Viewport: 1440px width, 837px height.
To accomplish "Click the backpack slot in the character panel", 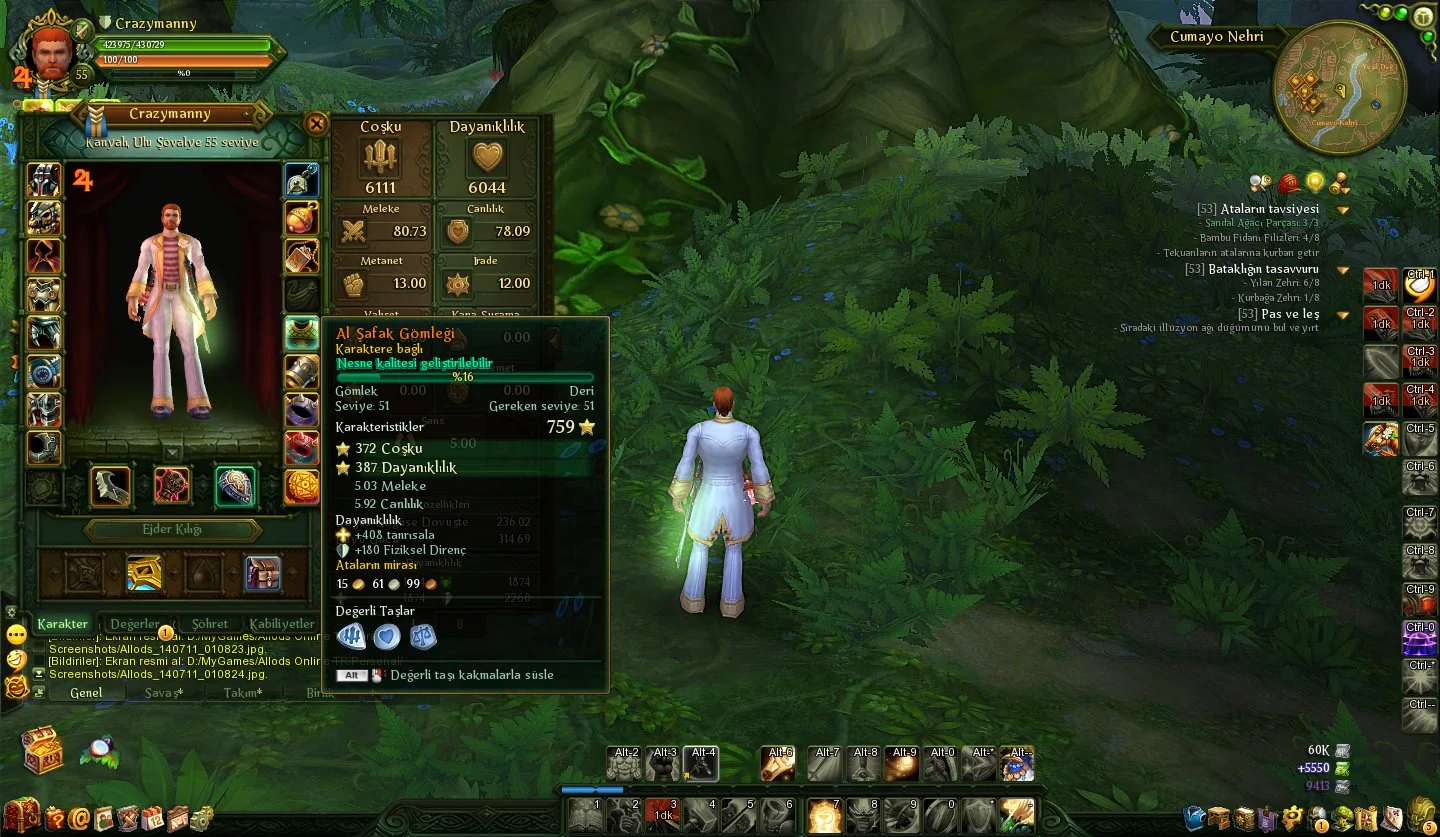I will point(263,573).
